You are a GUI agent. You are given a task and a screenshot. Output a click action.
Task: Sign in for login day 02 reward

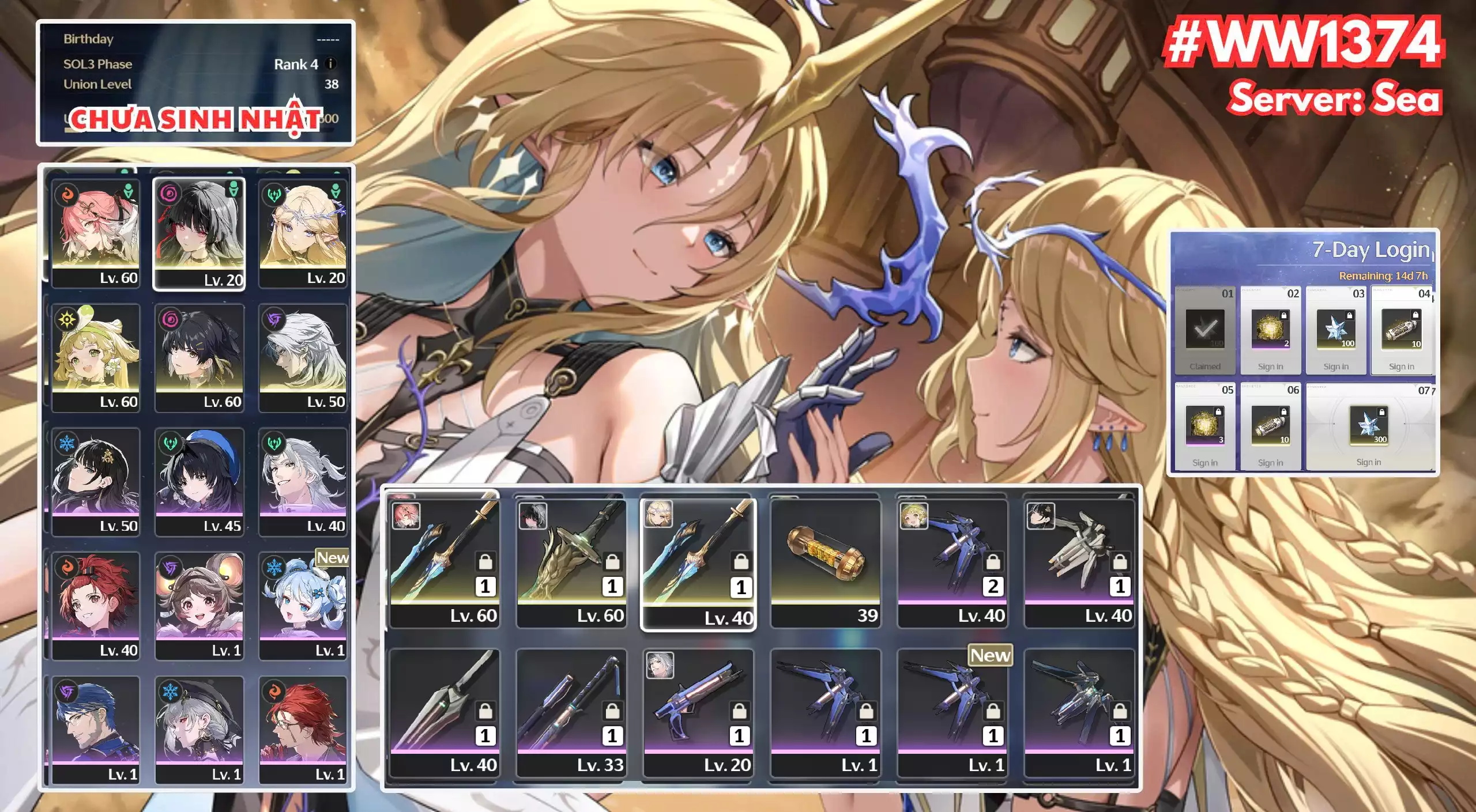[1270, 331]
